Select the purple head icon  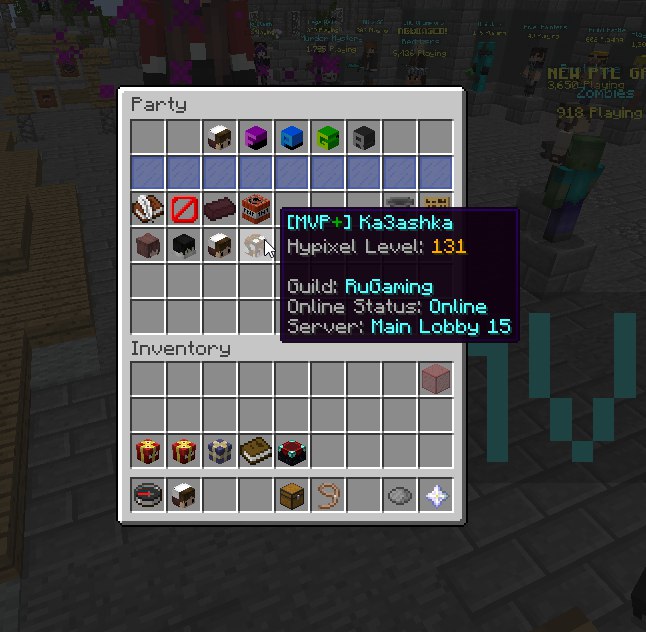pos(256,138)
